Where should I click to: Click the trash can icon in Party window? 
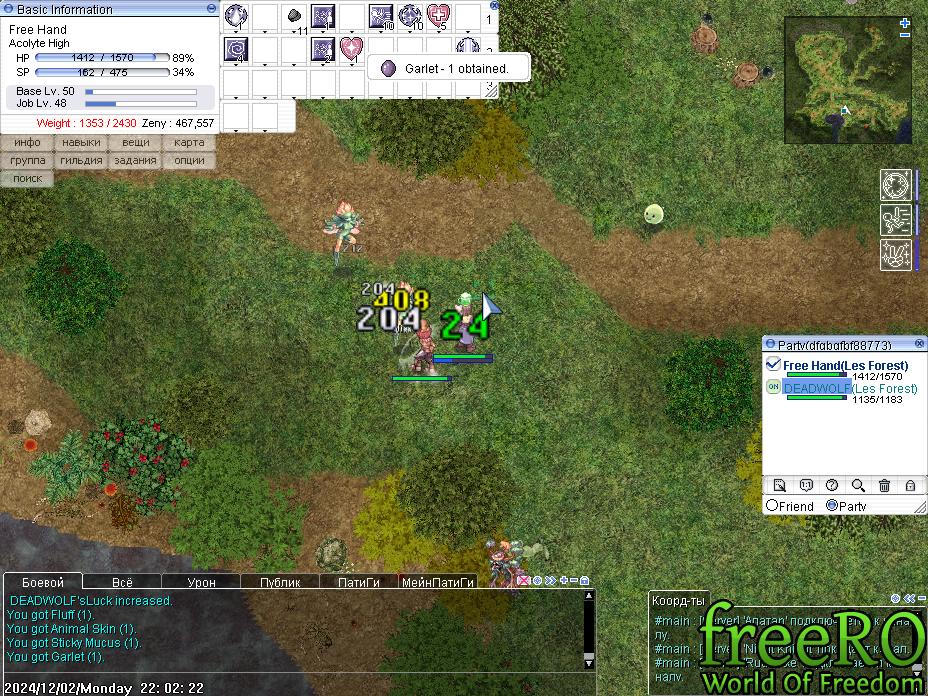[x=884, y=486]
